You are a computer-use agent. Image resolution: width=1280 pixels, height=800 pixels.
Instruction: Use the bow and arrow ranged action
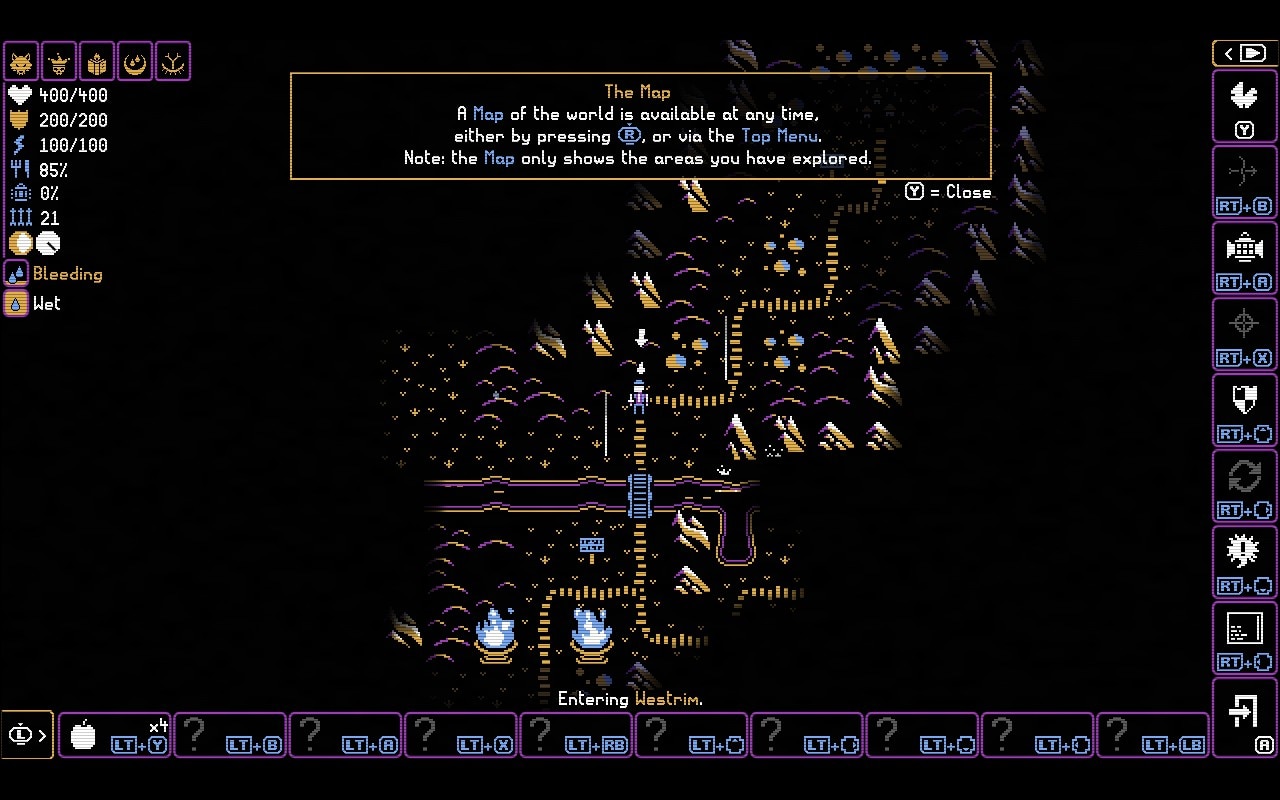1244,180
